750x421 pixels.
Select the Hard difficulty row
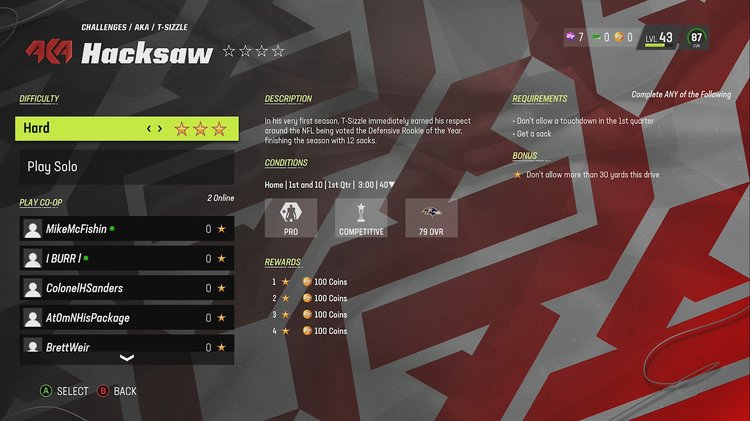click(127, 128)
